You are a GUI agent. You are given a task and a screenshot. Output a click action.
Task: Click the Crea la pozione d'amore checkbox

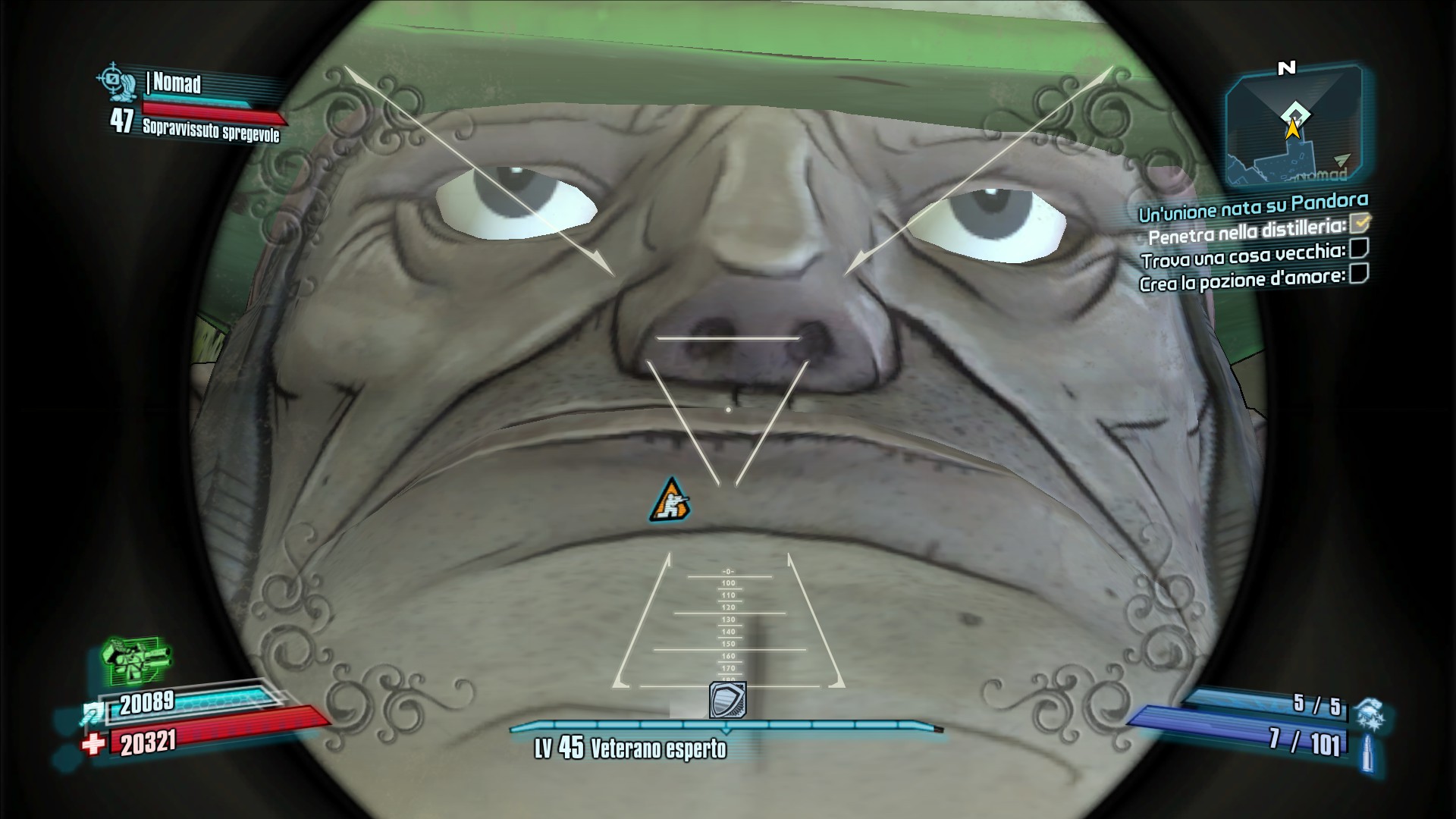[1359, 273]
